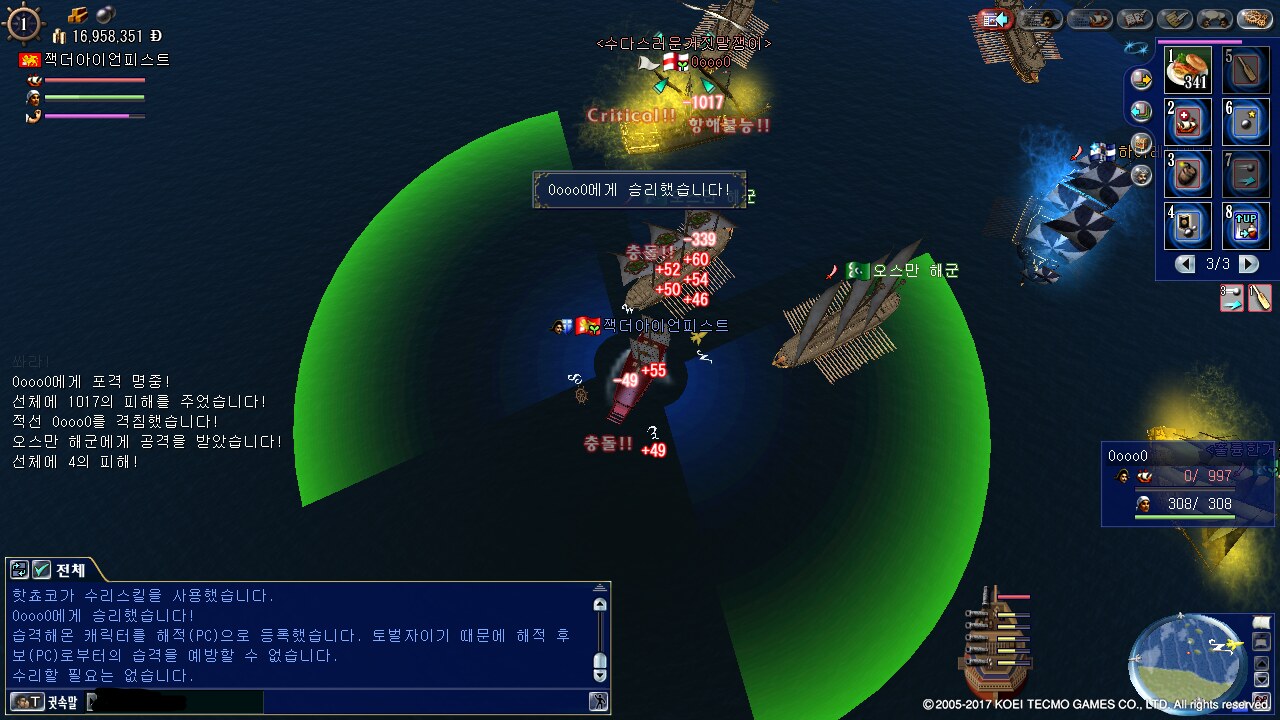Toggle the green checkmark chat filter
The width and height of the screenshot is (1280, 720).
[x=42, y=570]
